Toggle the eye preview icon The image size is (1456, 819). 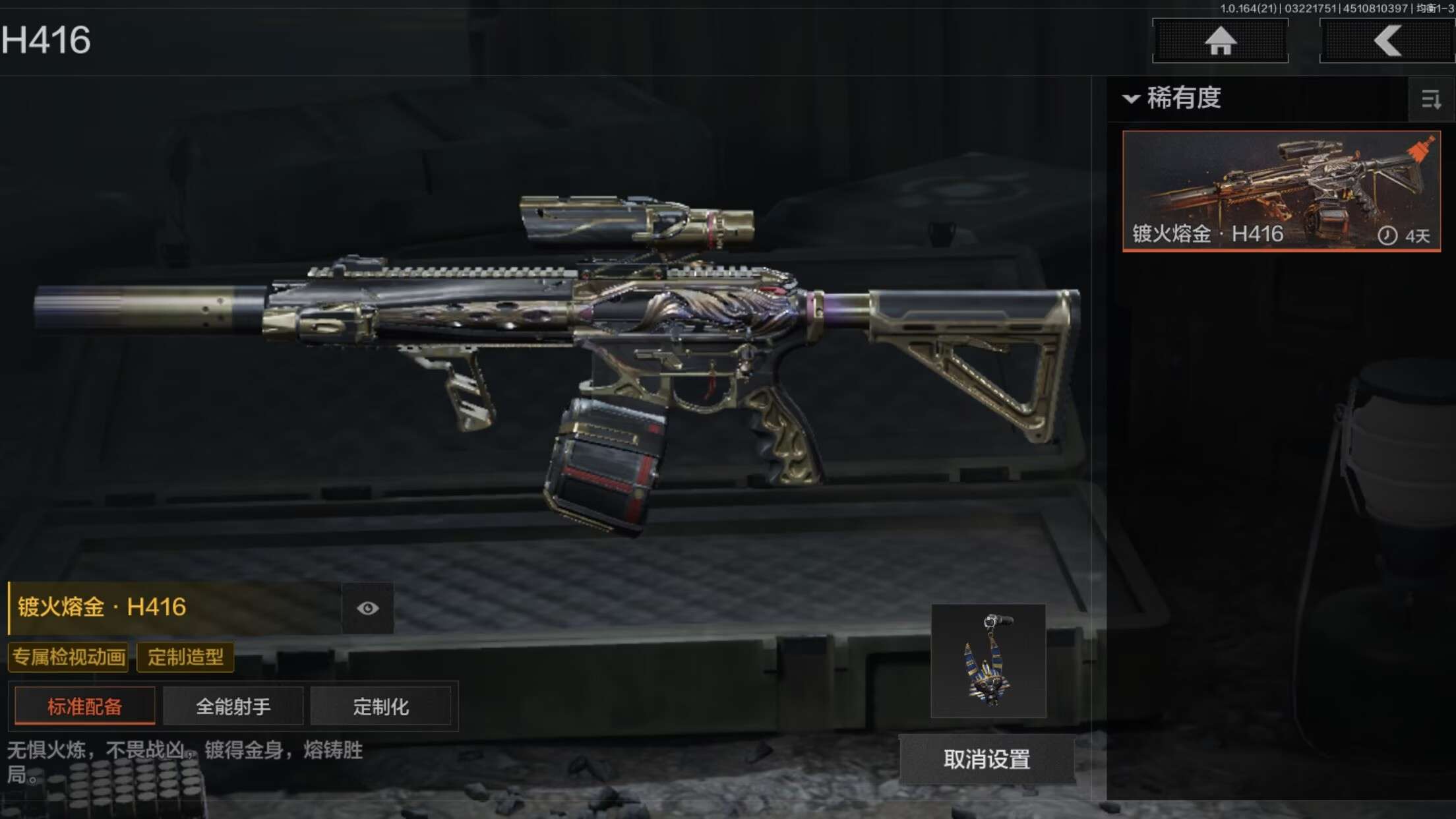pyautogui.click(x=367, y=608)
